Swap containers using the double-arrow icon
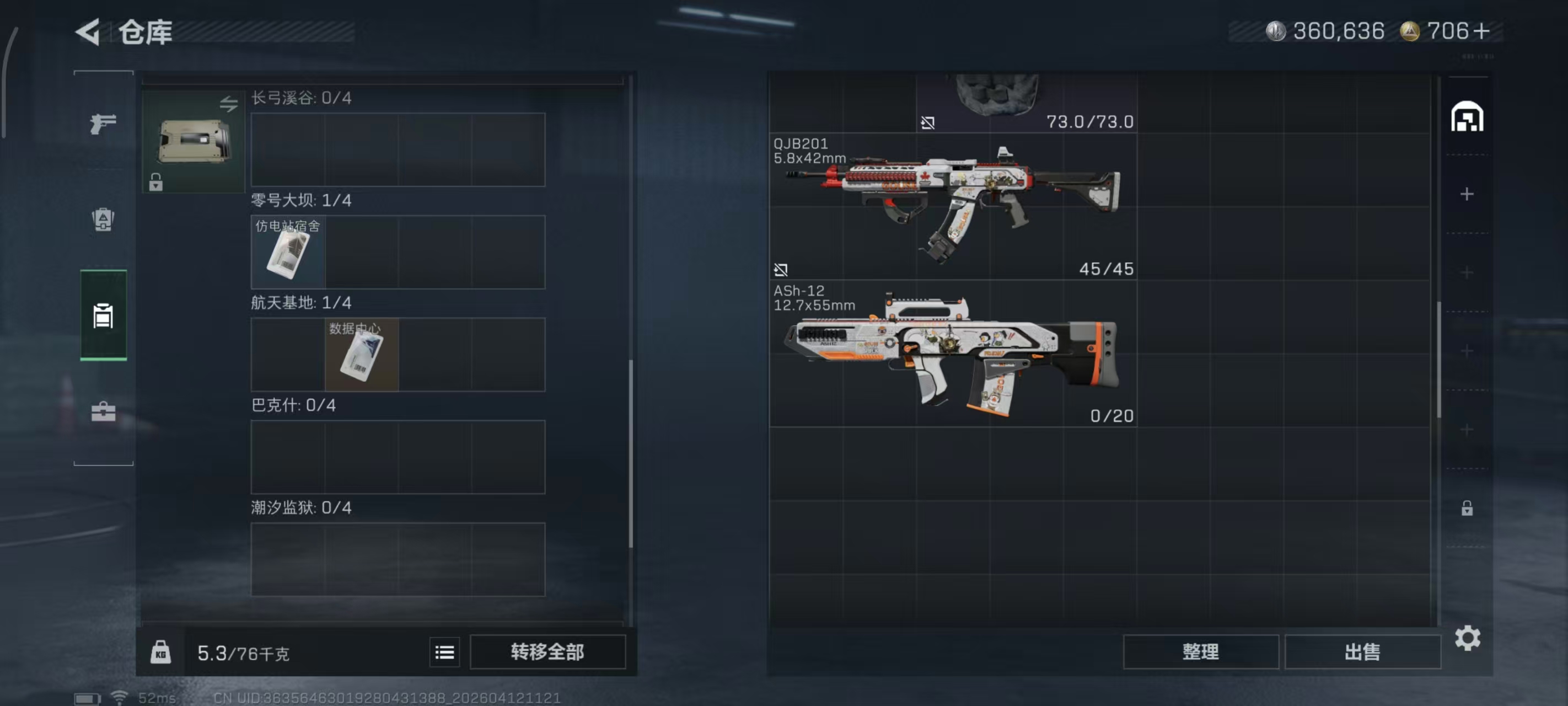 [229, 104]
